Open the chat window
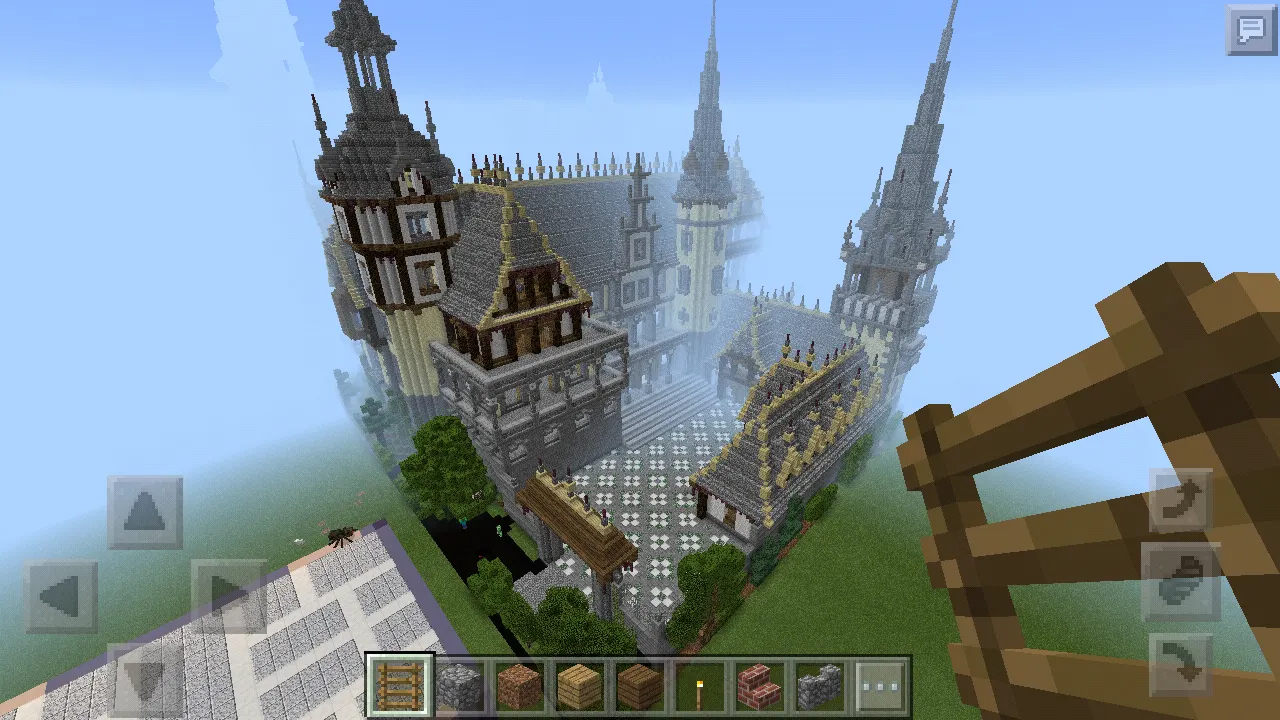Image resolution: width=1280 pixels, height=720 pixels. (x=1251, y=30)
